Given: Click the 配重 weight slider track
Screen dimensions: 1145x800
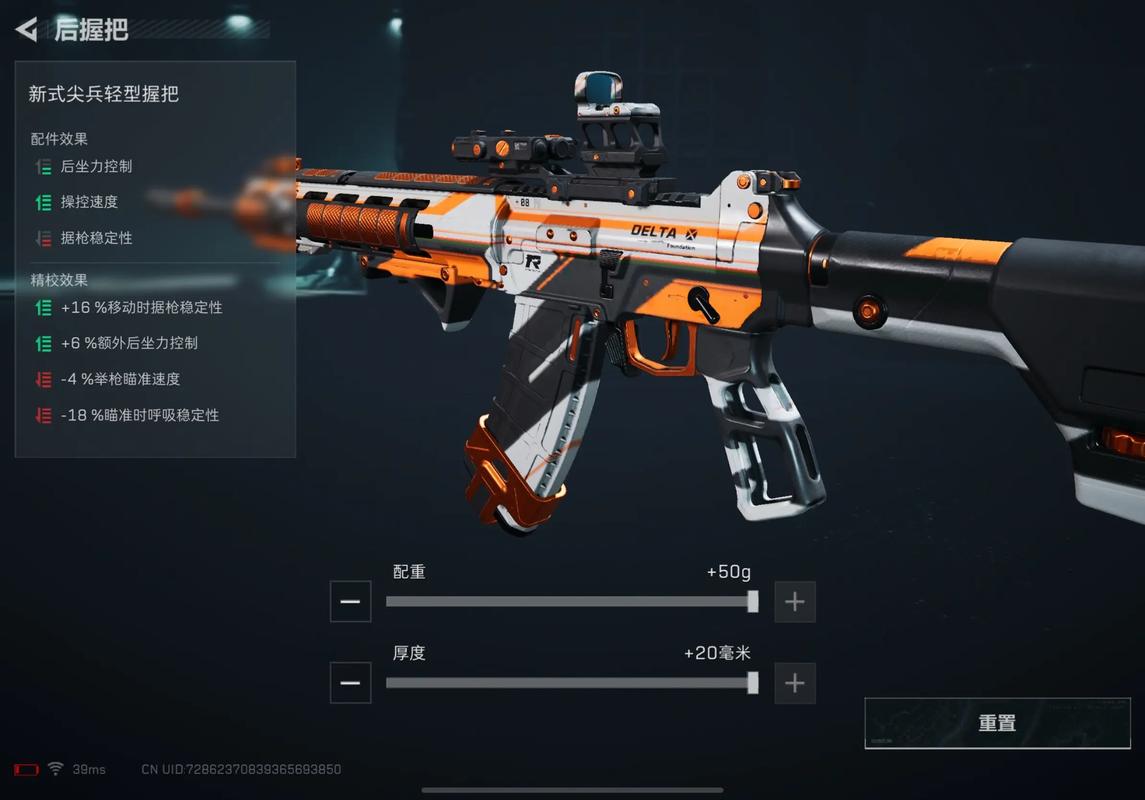Looking at the screenshot, I should [570, 602].
